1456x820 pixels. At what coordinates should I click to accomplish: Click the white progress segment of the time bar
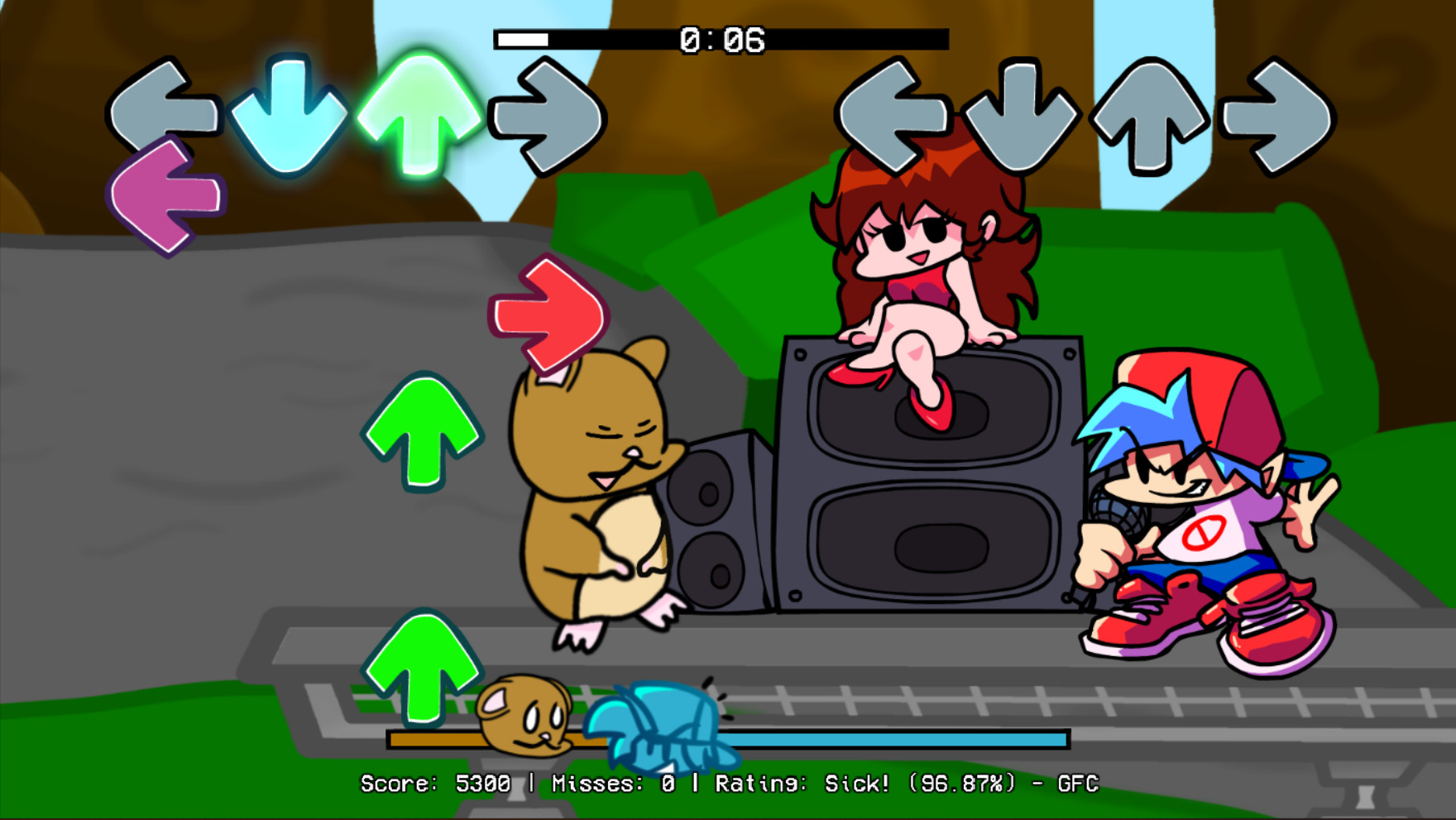click(521, 37)
